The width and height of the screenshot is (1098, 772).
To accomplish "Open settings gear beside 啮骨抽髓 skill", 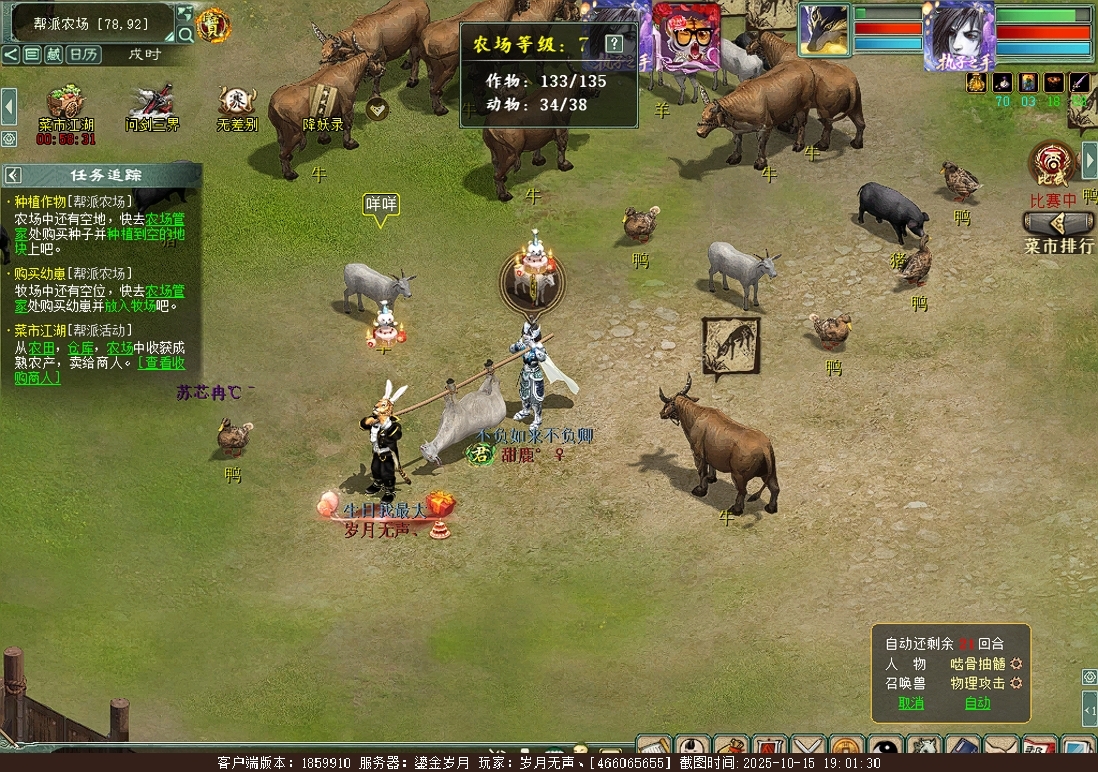I will 1016,664.
